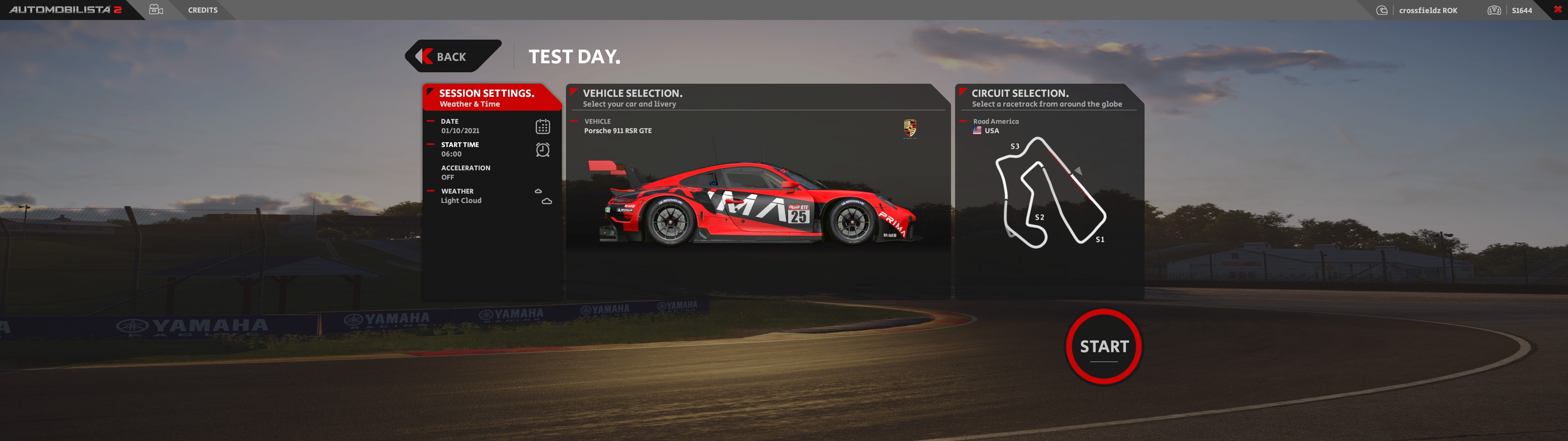Change the start time via clock icon

pos(542,150)
